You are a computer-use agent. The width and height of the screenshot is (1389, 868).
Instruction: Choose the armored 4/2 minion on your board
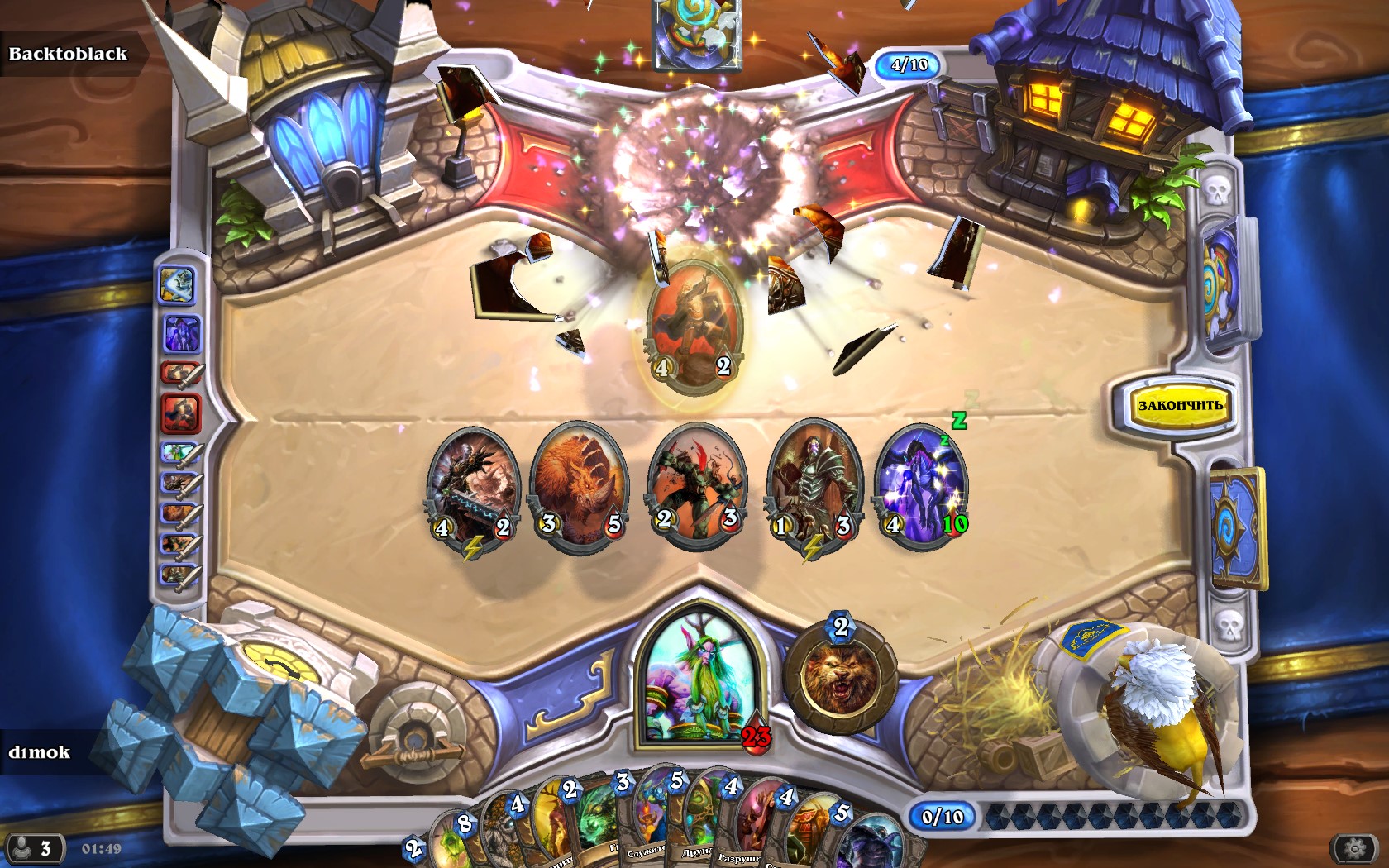(472, 488)
